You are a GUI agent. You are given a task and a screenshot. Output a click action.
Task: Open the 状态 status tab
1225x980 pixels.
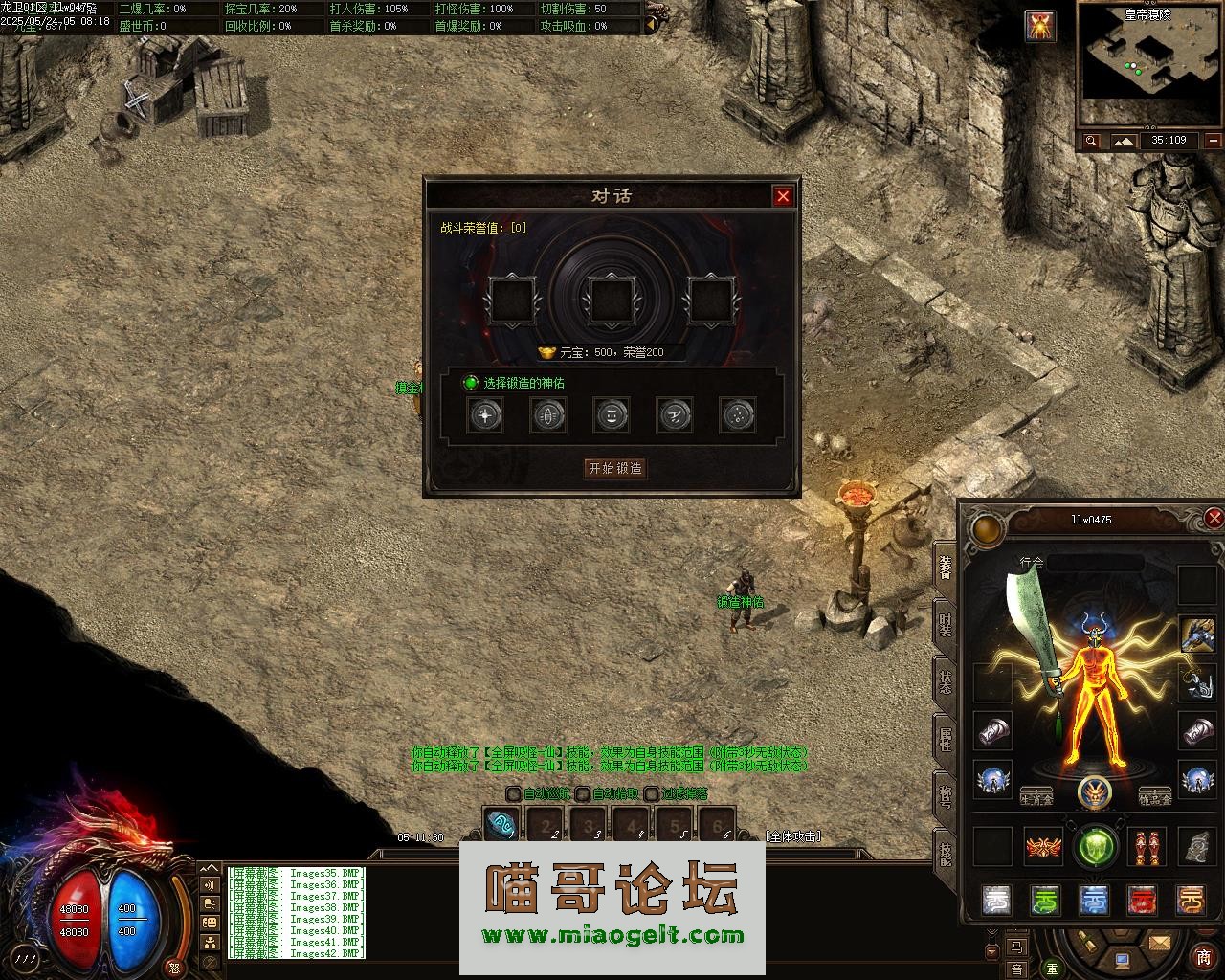point(946,681)
